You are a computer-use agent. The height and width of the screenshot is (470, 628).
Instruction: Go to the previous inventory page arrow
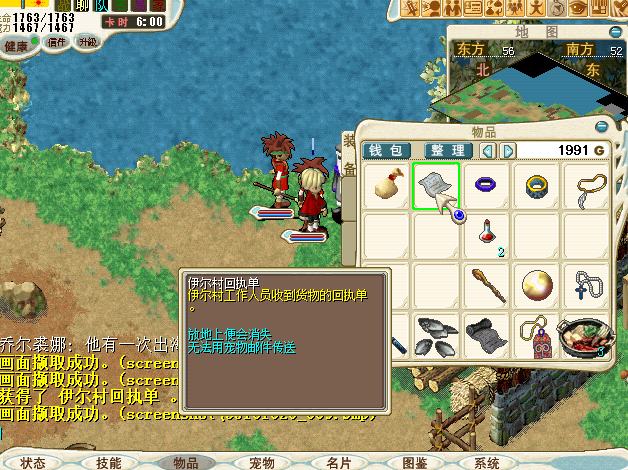click(488, 150)
